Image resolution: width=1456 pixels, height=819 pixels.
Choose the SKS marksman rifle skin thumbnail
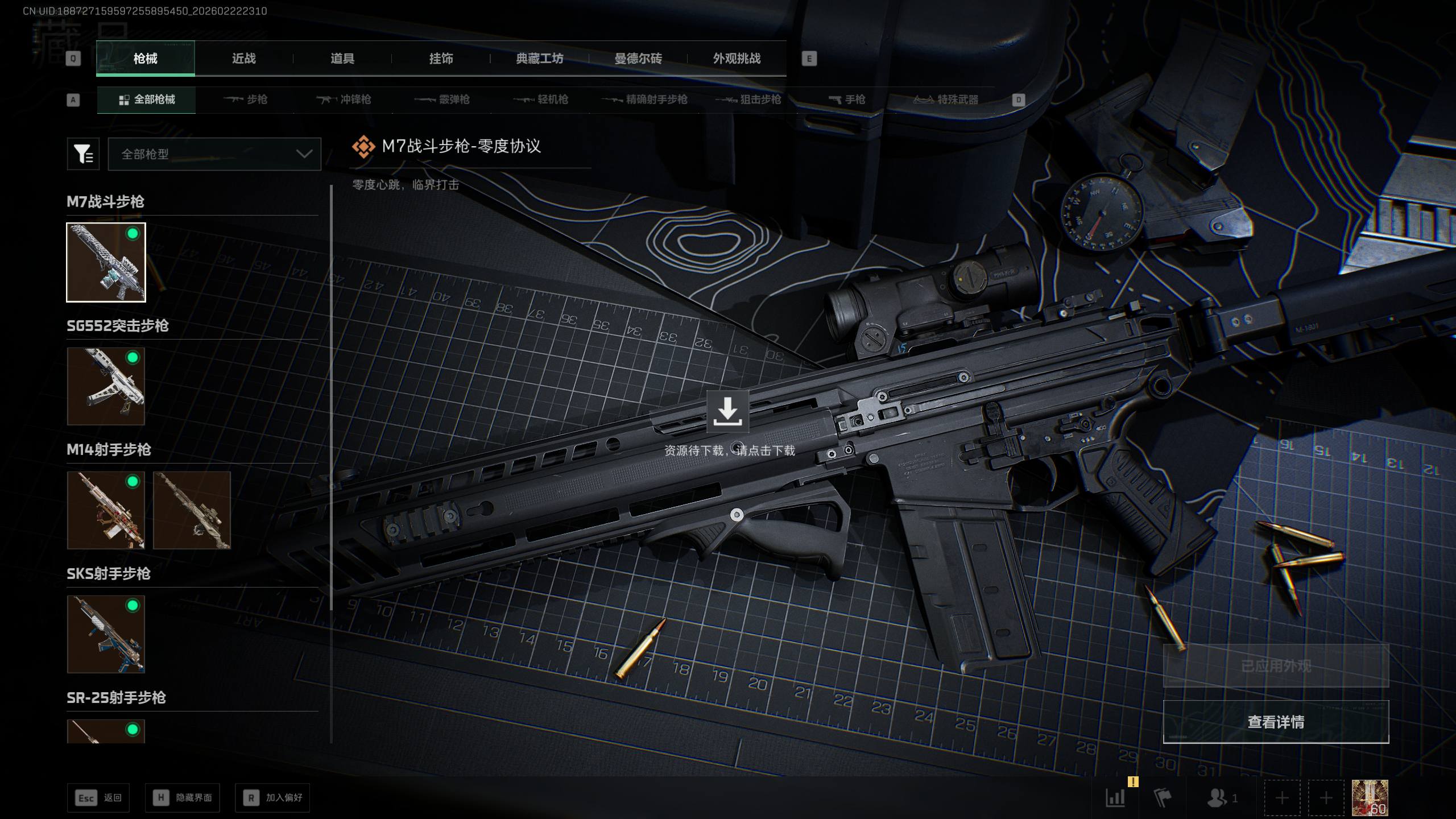106,634
